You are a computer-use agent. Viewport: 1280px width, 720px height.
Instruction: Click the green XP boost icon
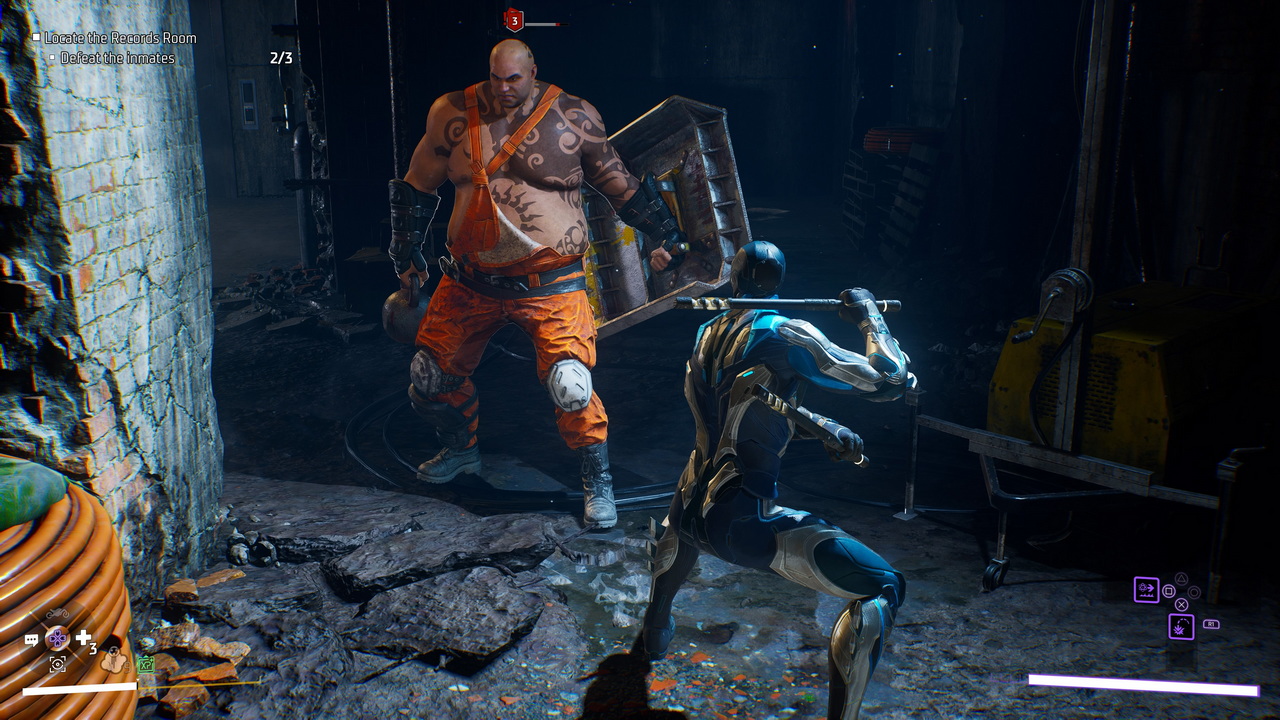click(x=146, y=664)
